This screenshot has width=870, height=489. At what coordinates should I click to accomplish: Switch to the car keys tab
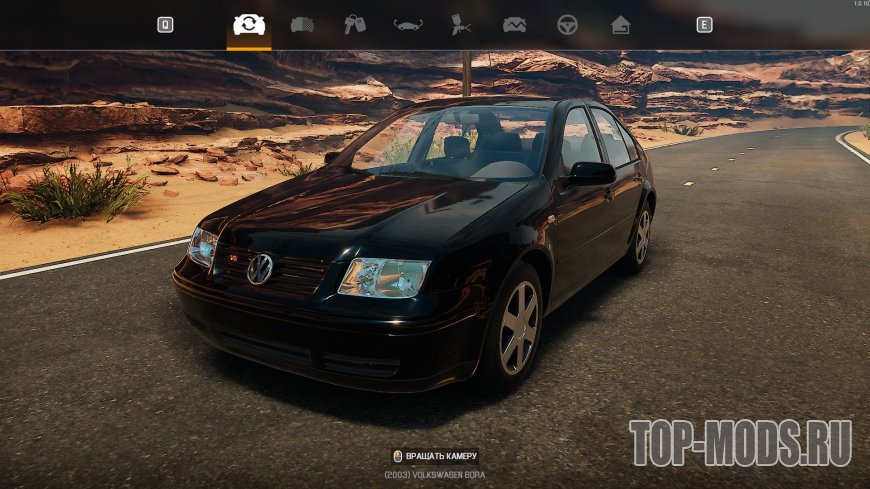355,25
